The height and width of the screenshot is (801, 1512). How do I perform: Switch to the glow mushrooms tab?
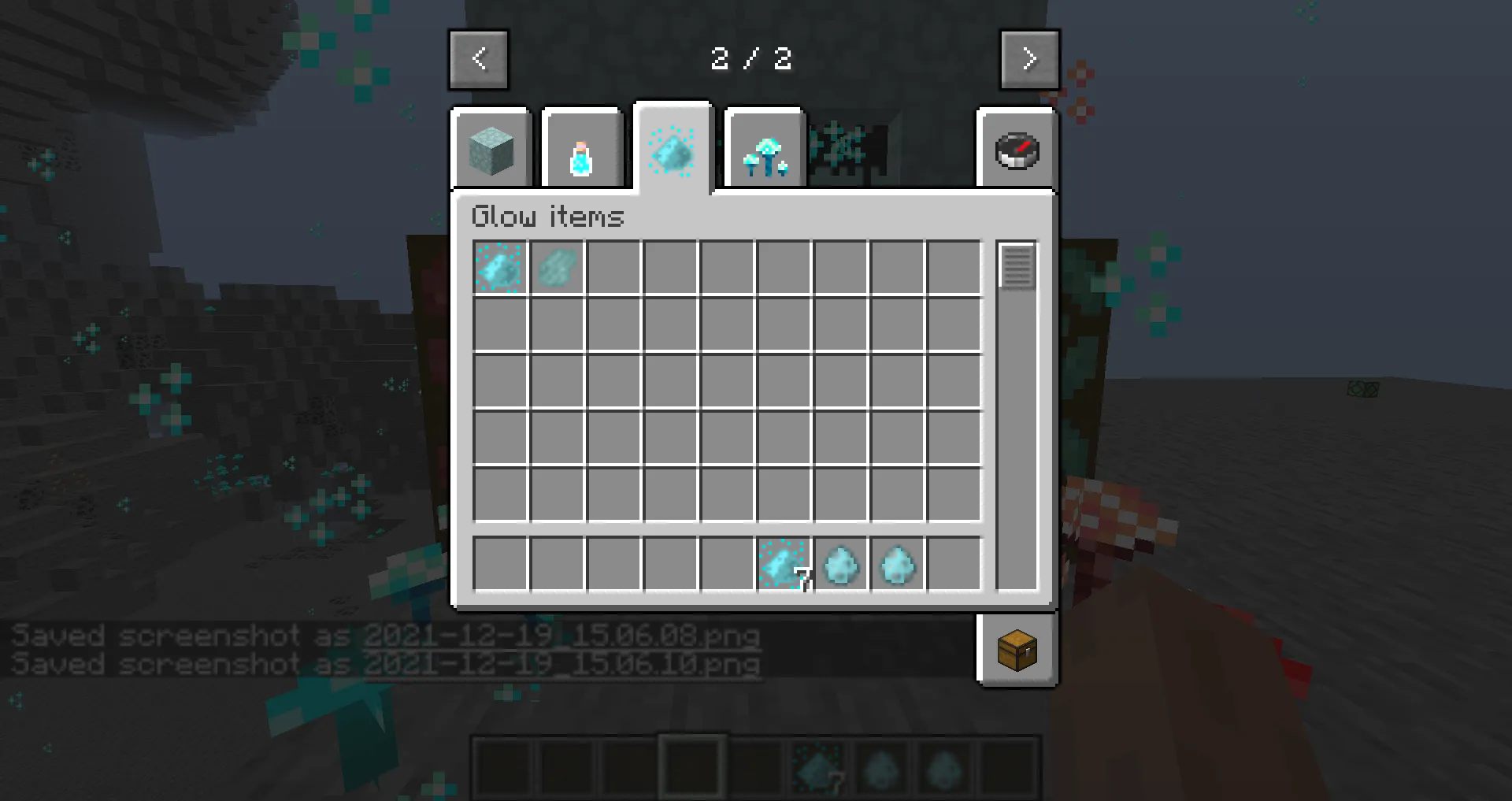tap(763, 150)
